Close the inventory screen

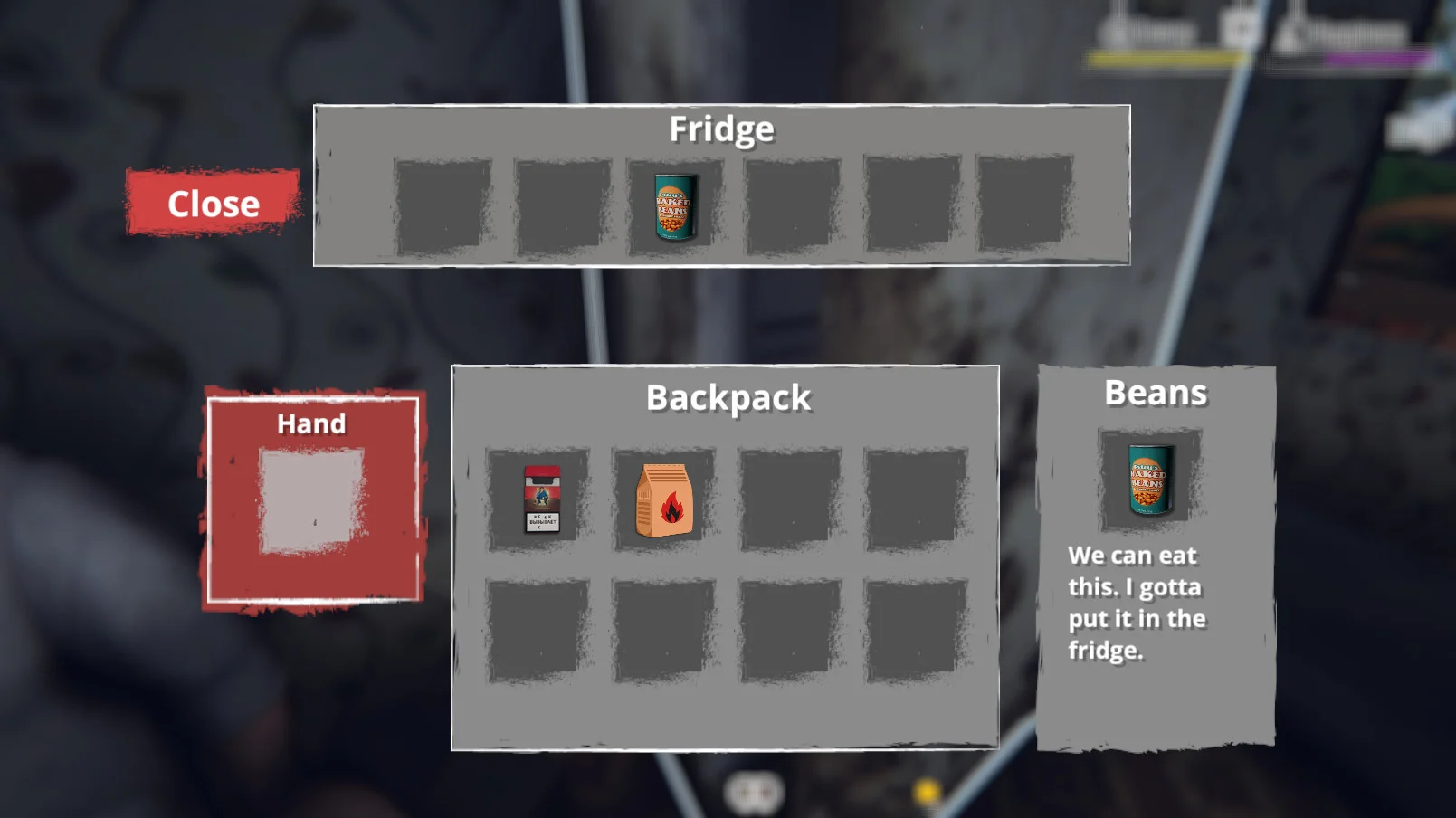(213, 204)
